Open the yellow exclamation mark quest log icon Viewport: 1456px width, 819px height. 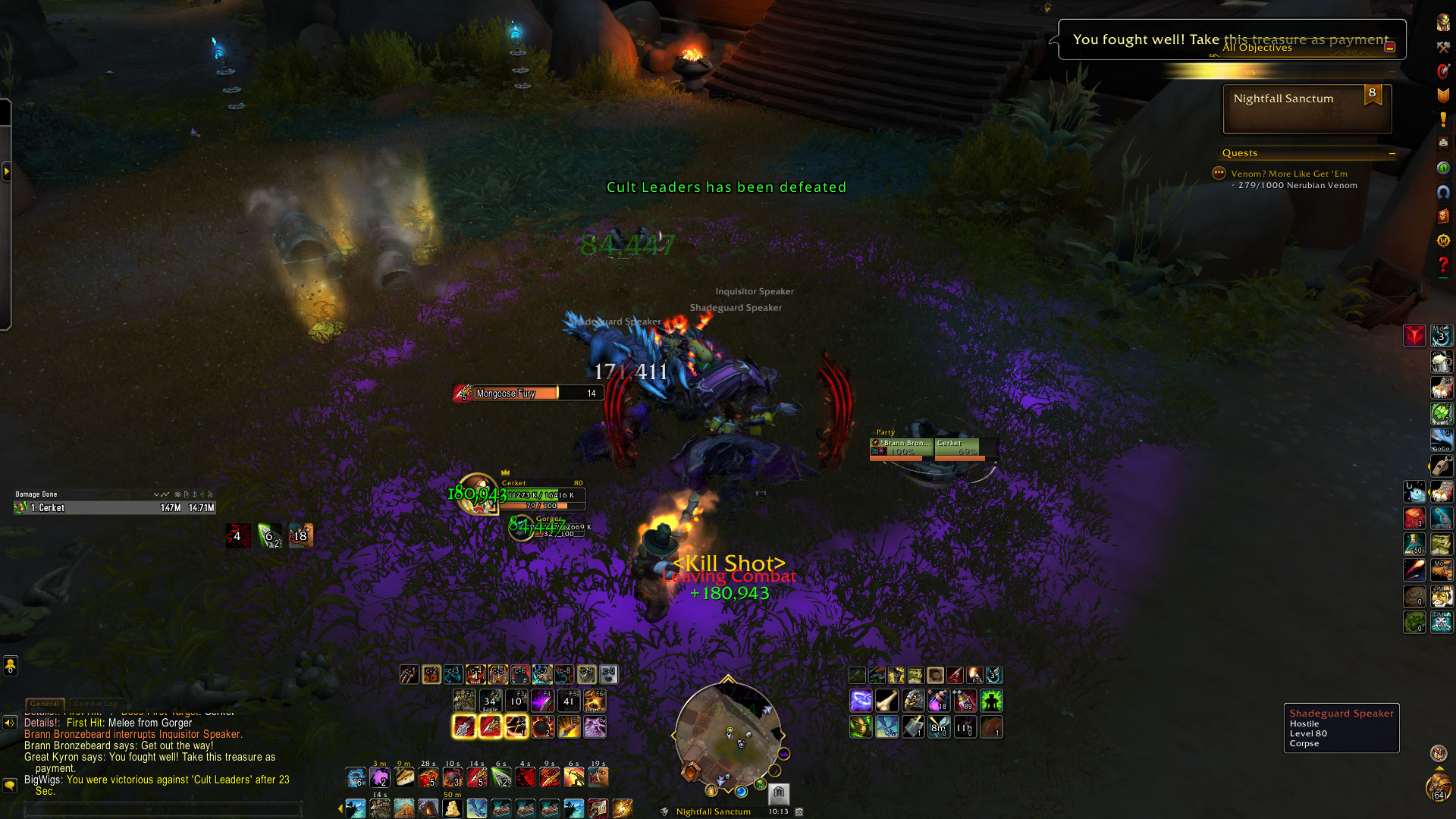1443,119
